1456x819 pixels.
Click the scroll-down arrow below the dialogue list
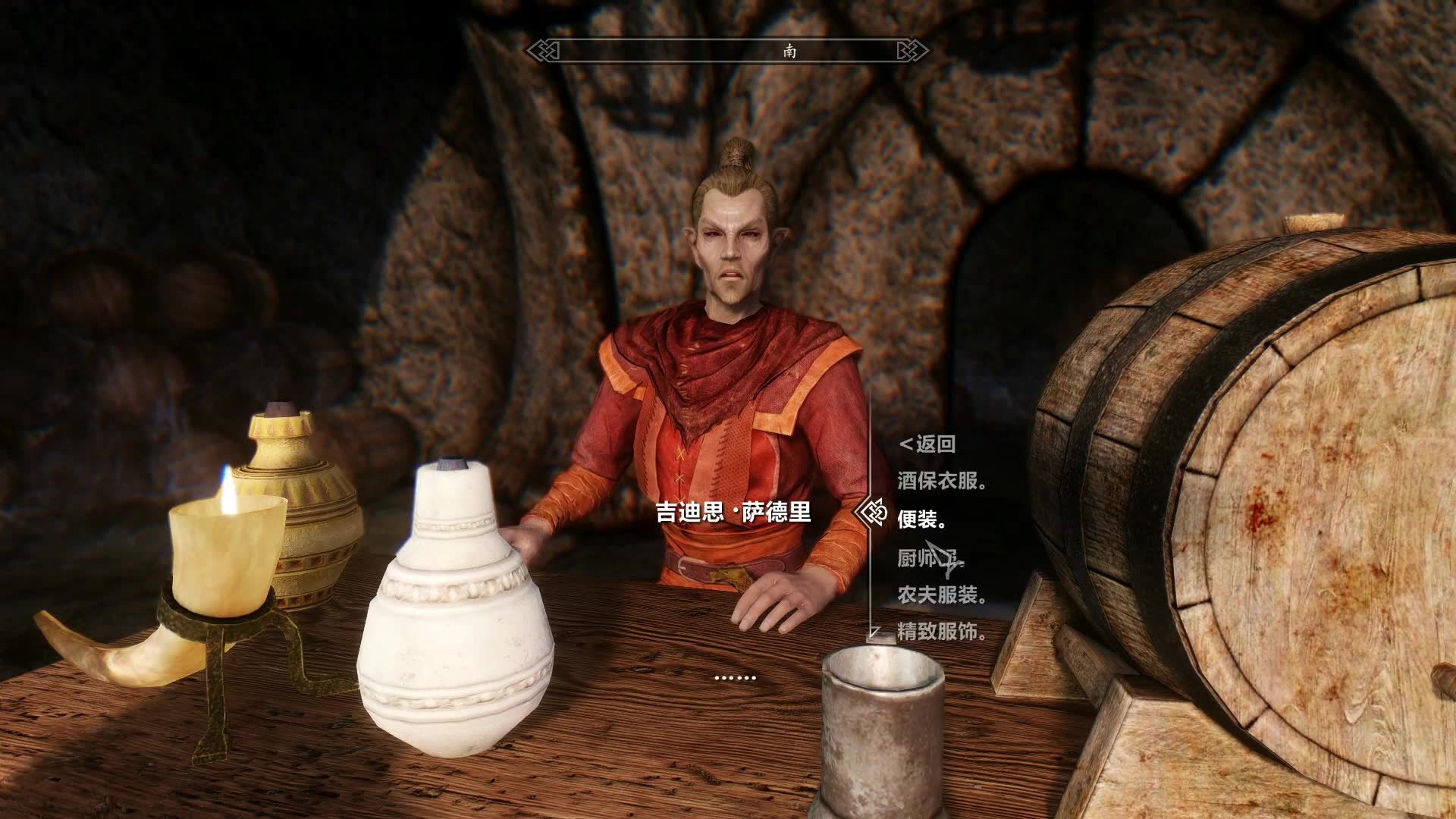tap(874, 632)
